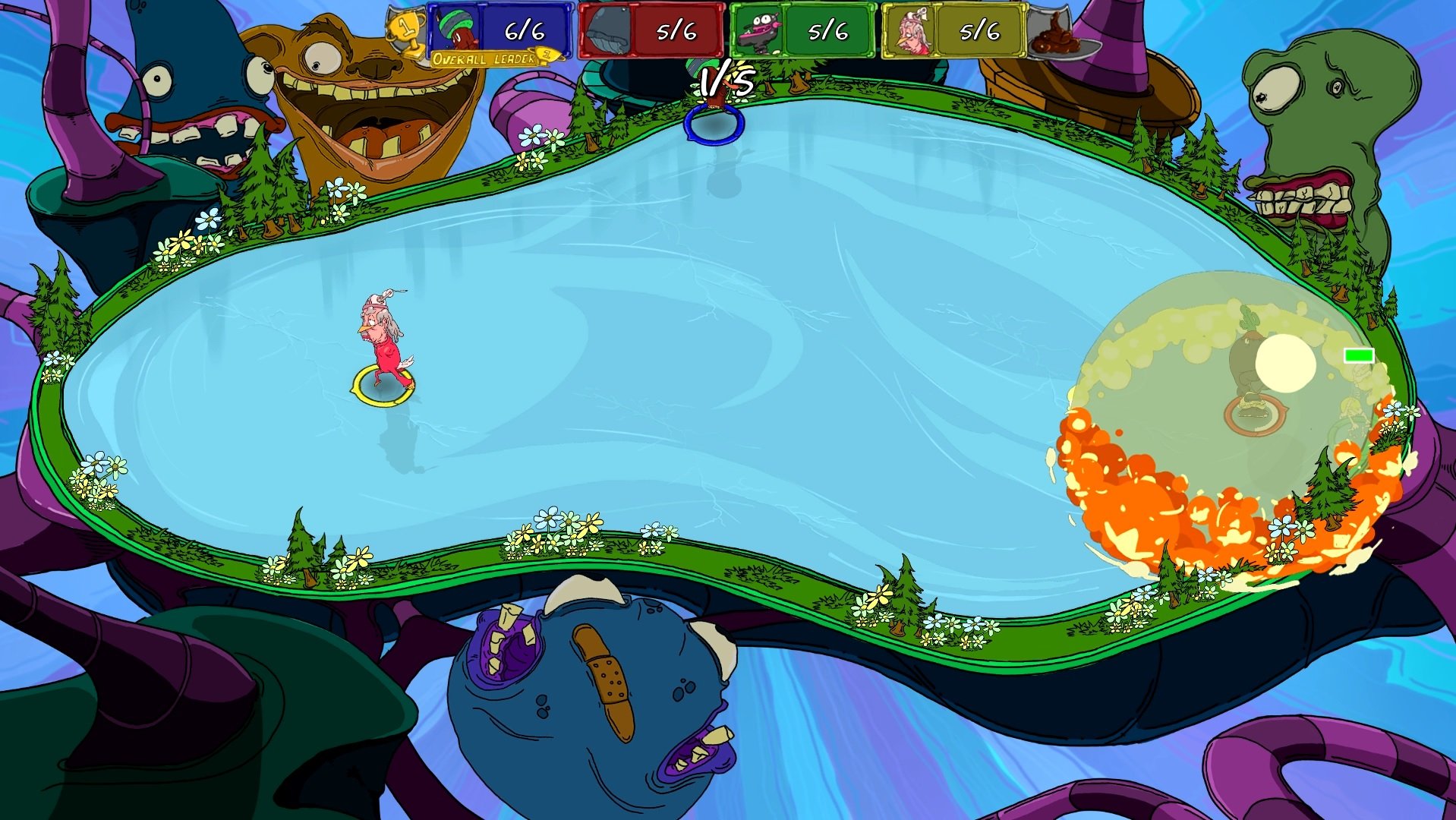The width and height of the screenshot is (1456, 820).
Task: Select the purple monster portrait on green panel
Action: point(760,32)
